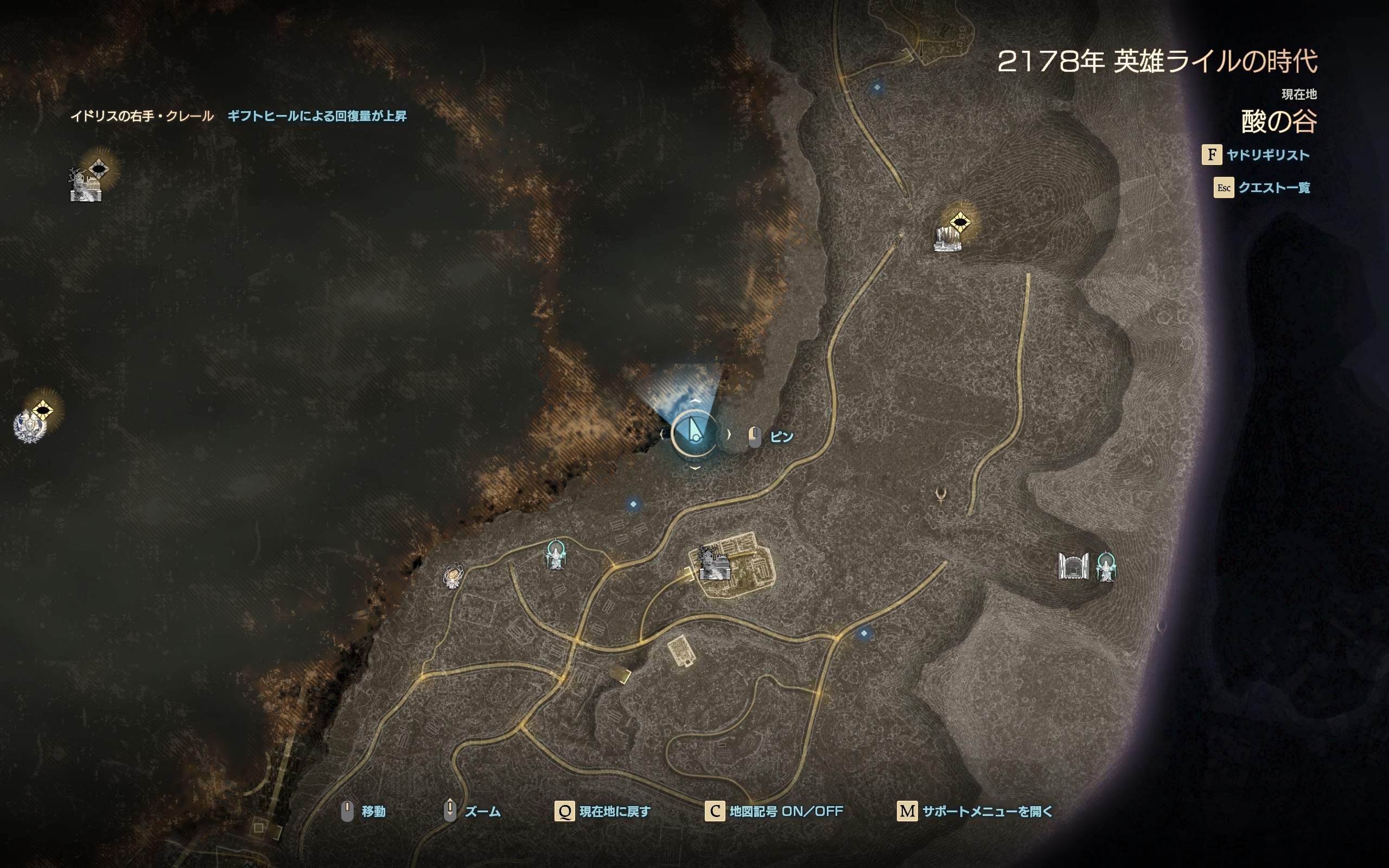This screenshot has width=1389, height=868.
Task: Click the orange swirl orb map marker
Action: point(453,576)
